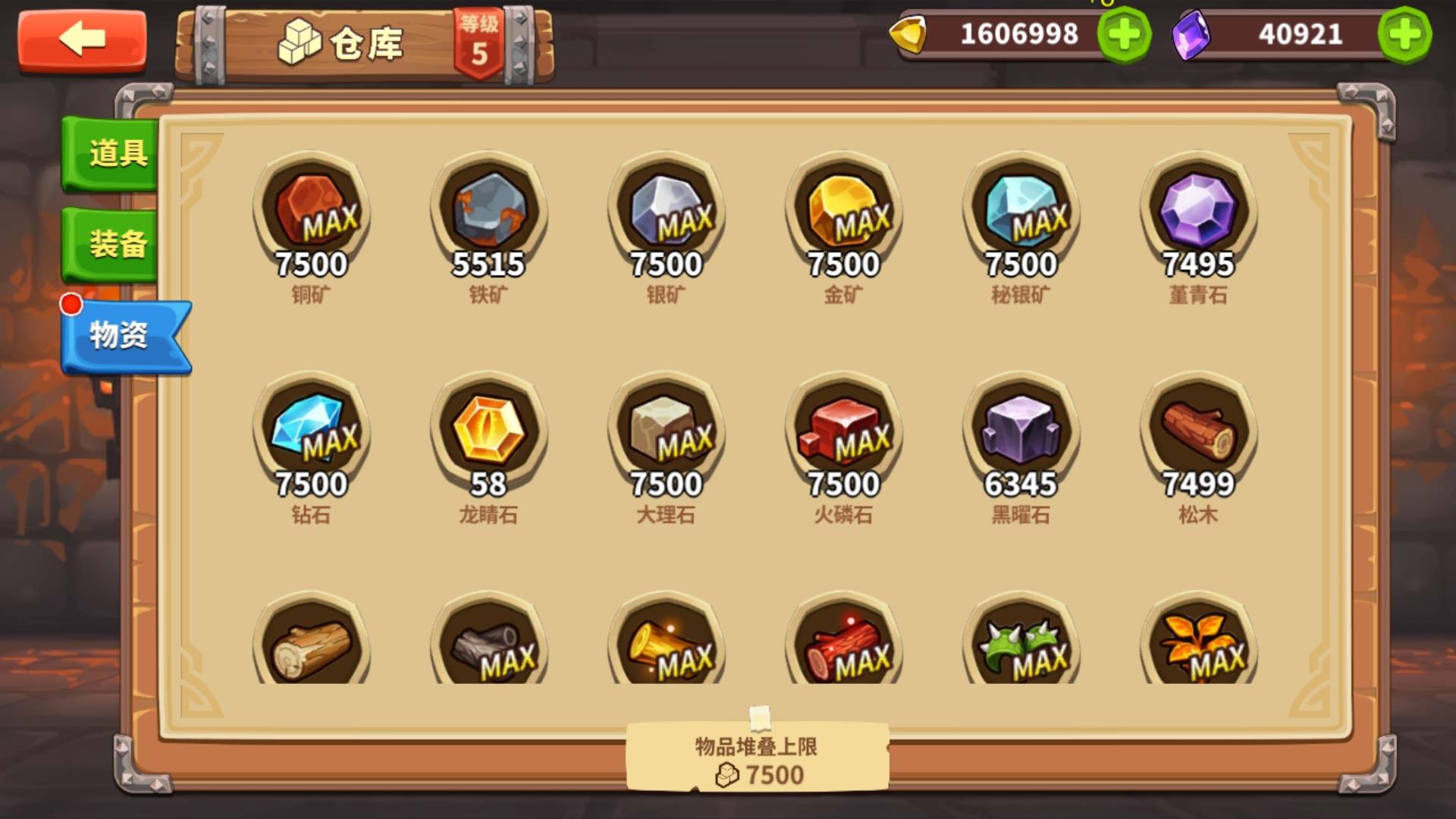
Task: Select the warehouse cube icon beside 仓库
Action: (x=300, y=38)
